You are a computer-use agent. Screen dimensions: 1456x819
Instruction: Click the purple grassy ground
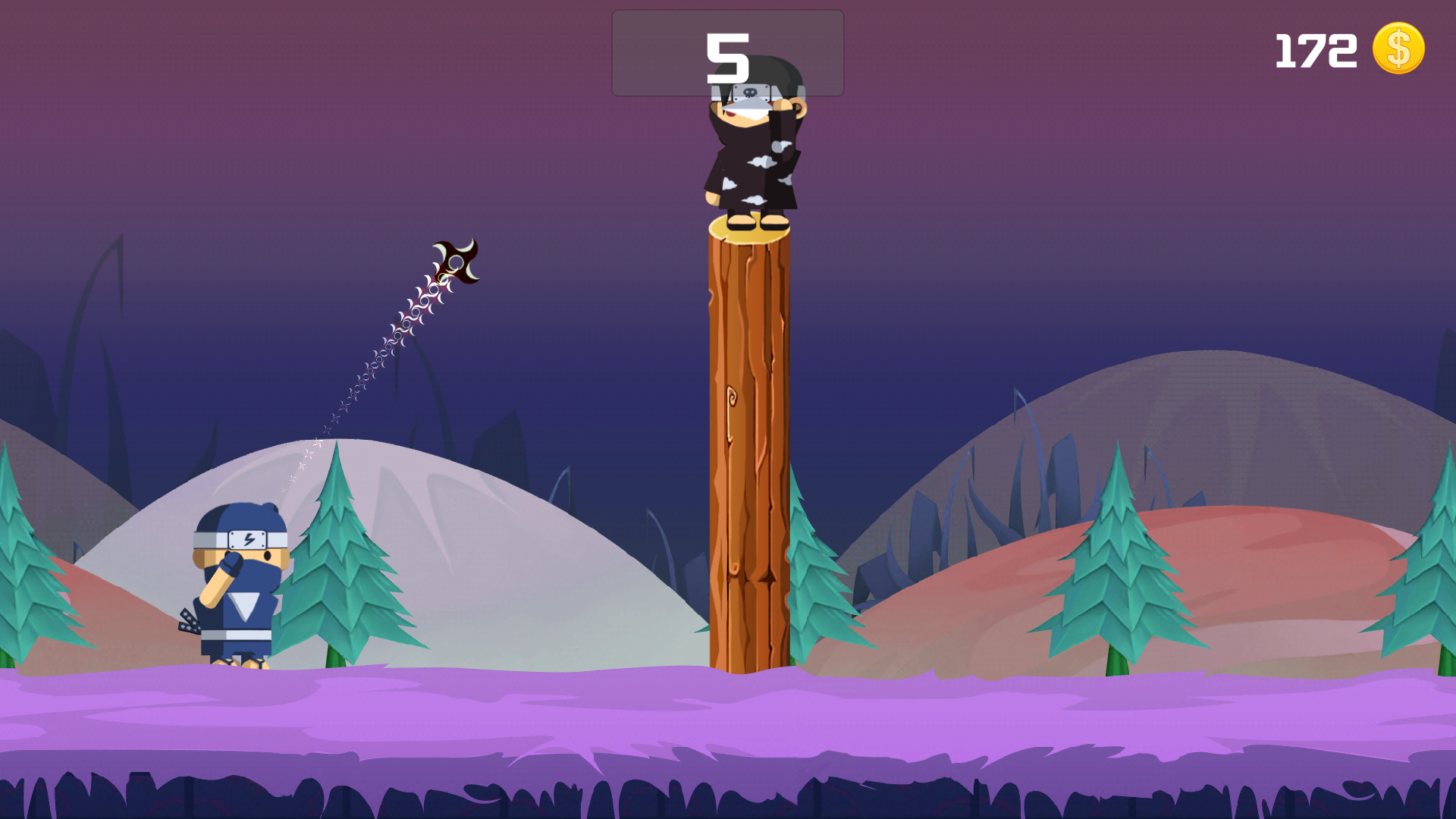531,720
